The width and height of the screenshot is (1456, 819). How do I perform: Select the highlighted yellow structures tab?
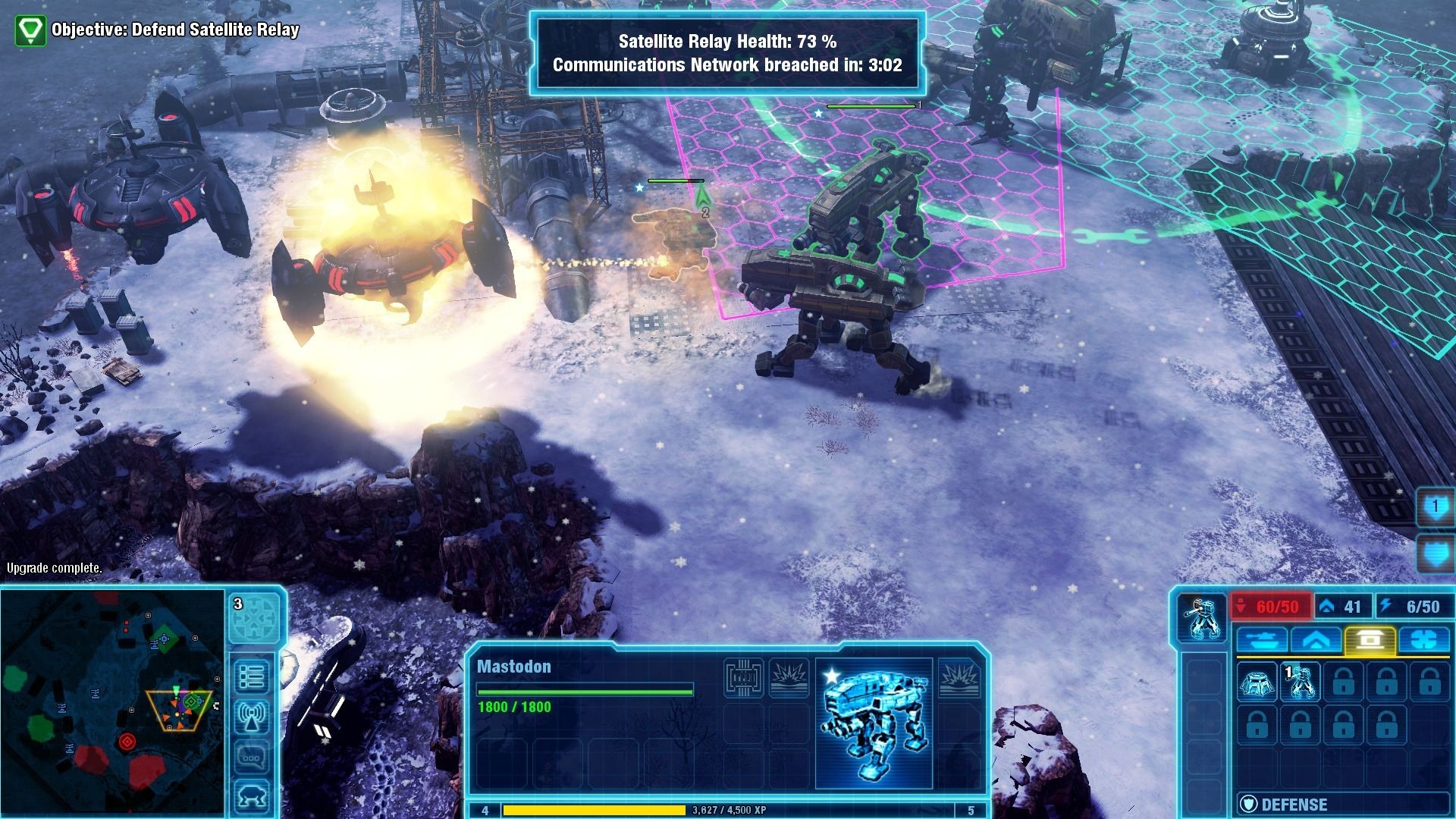click(x=1369, y=640)
